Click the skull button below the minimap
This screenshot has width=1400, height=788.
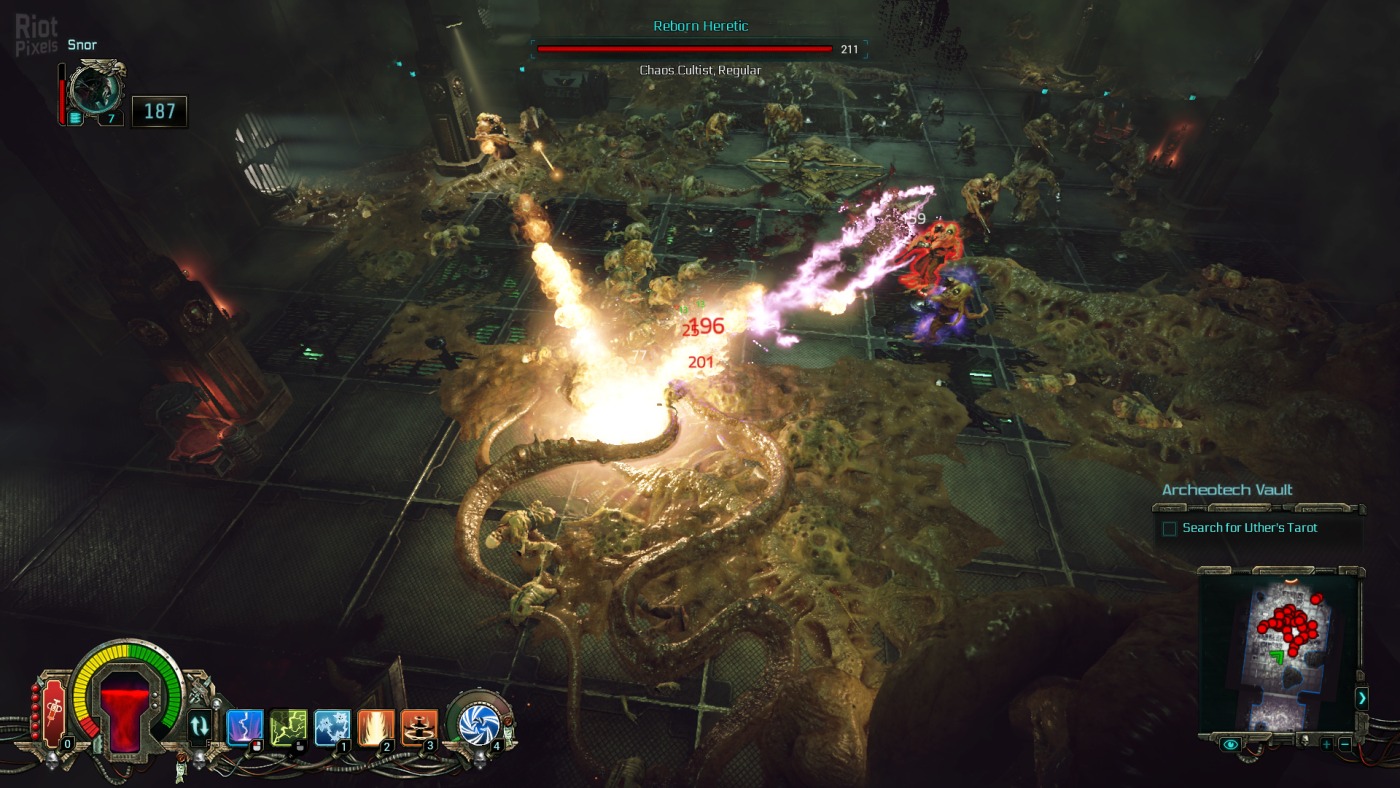pyautogui.click(x=1303, y=741)
